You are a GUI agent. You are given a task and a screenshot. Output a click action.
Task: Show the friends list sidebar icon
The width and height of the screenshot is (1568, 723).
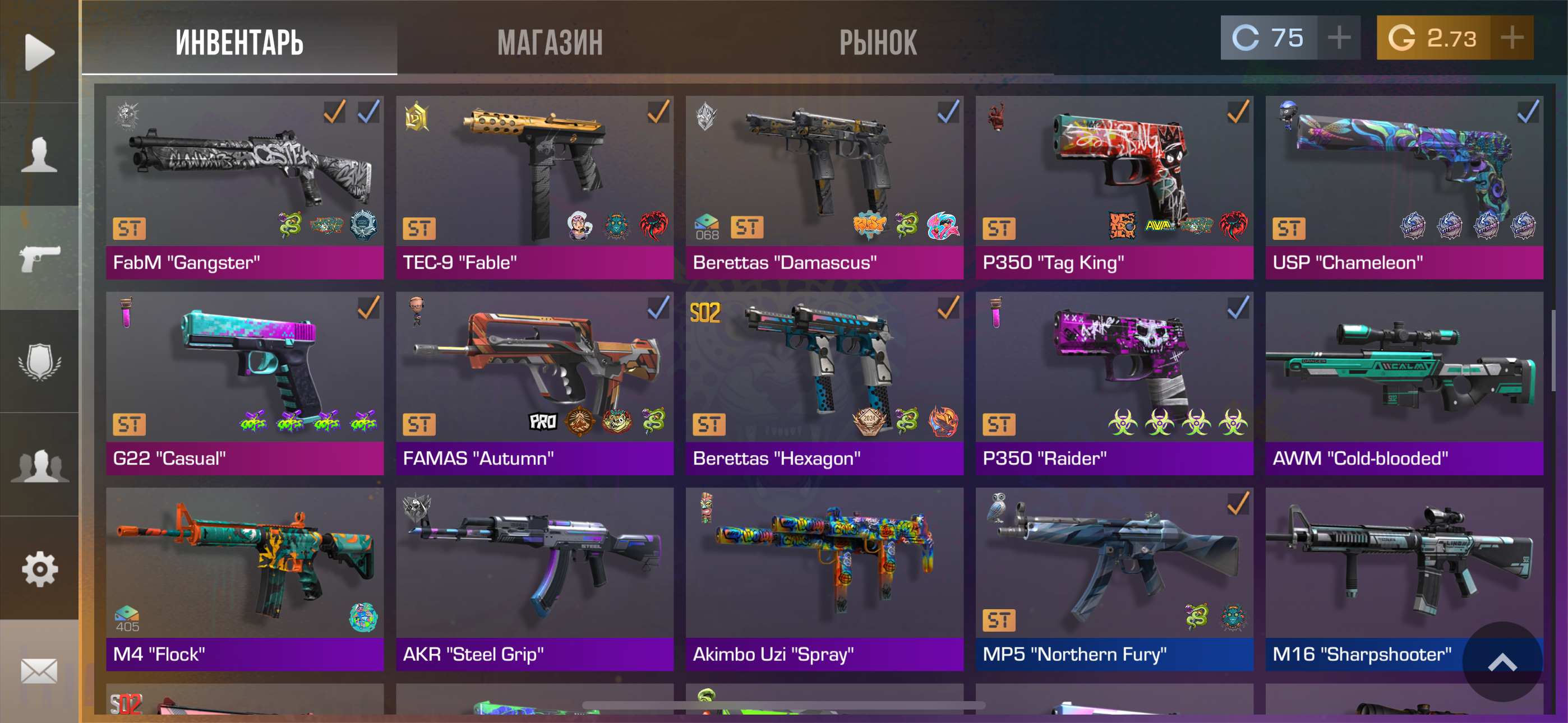40,466
